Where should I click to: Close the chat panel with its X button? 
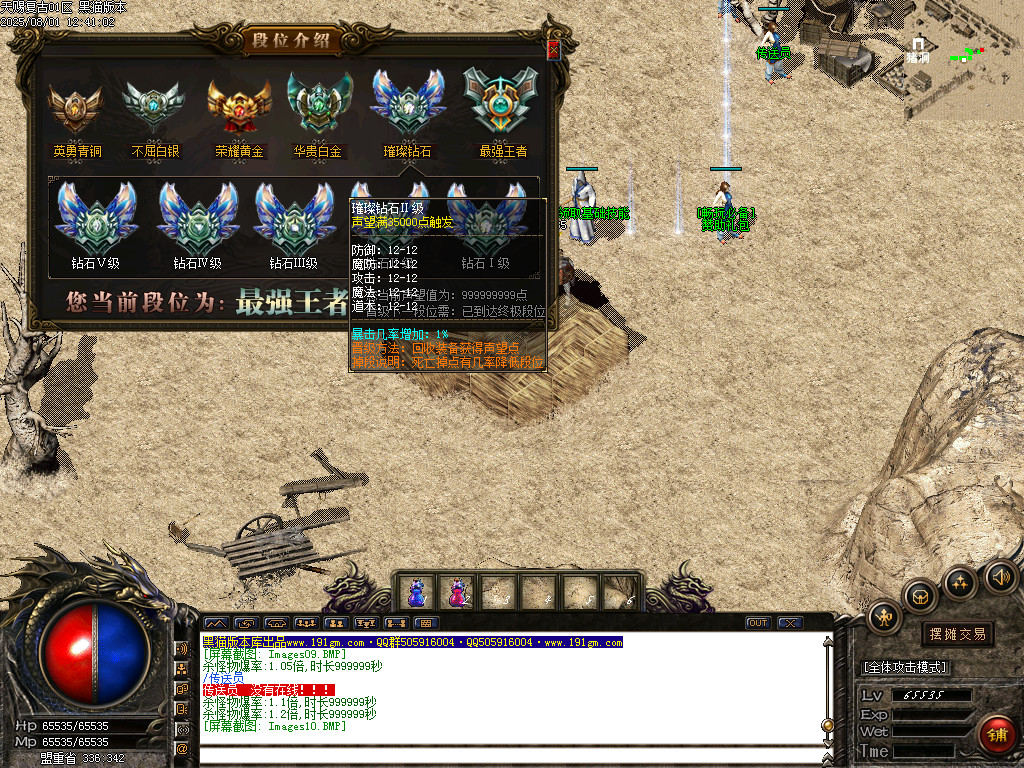(x=790, y=623)
